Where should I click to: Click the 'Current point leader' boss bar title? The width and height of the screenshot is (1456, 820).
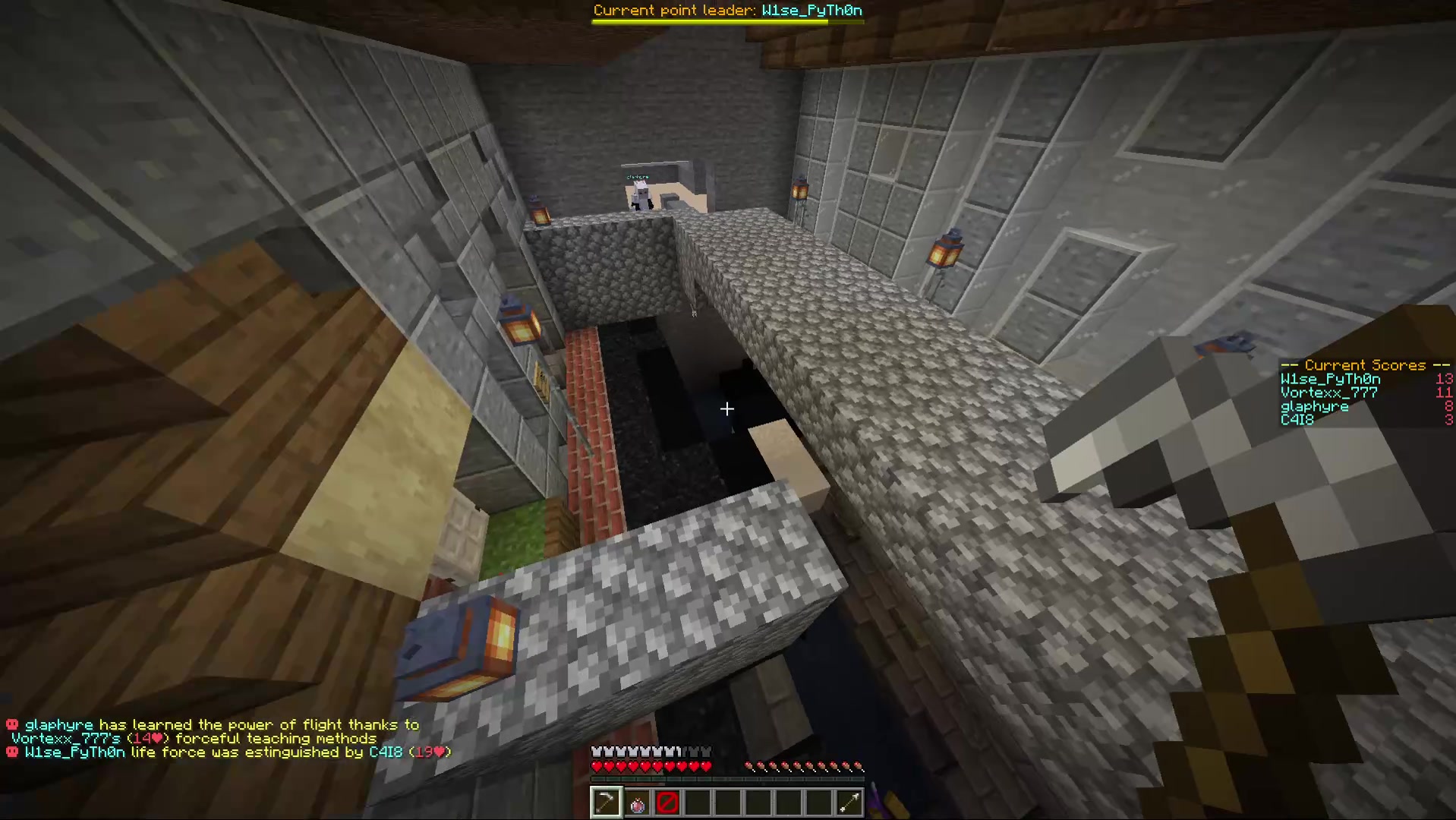click(x=674, y=10)
